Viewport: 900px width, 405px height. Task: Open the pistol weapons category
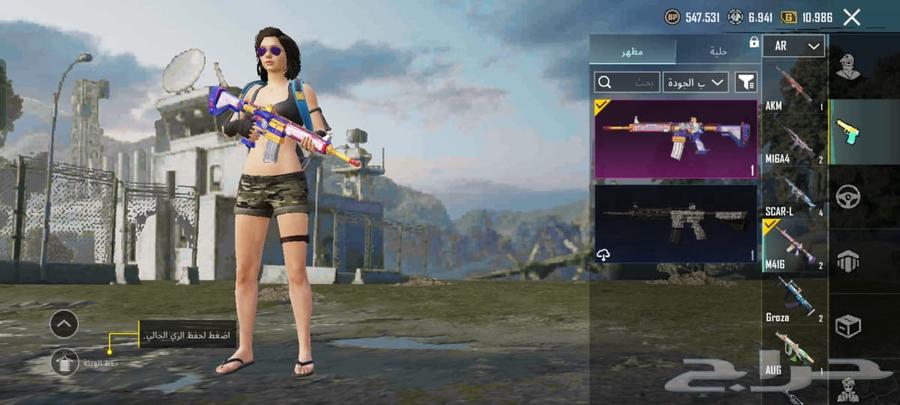tap(849, 132)
